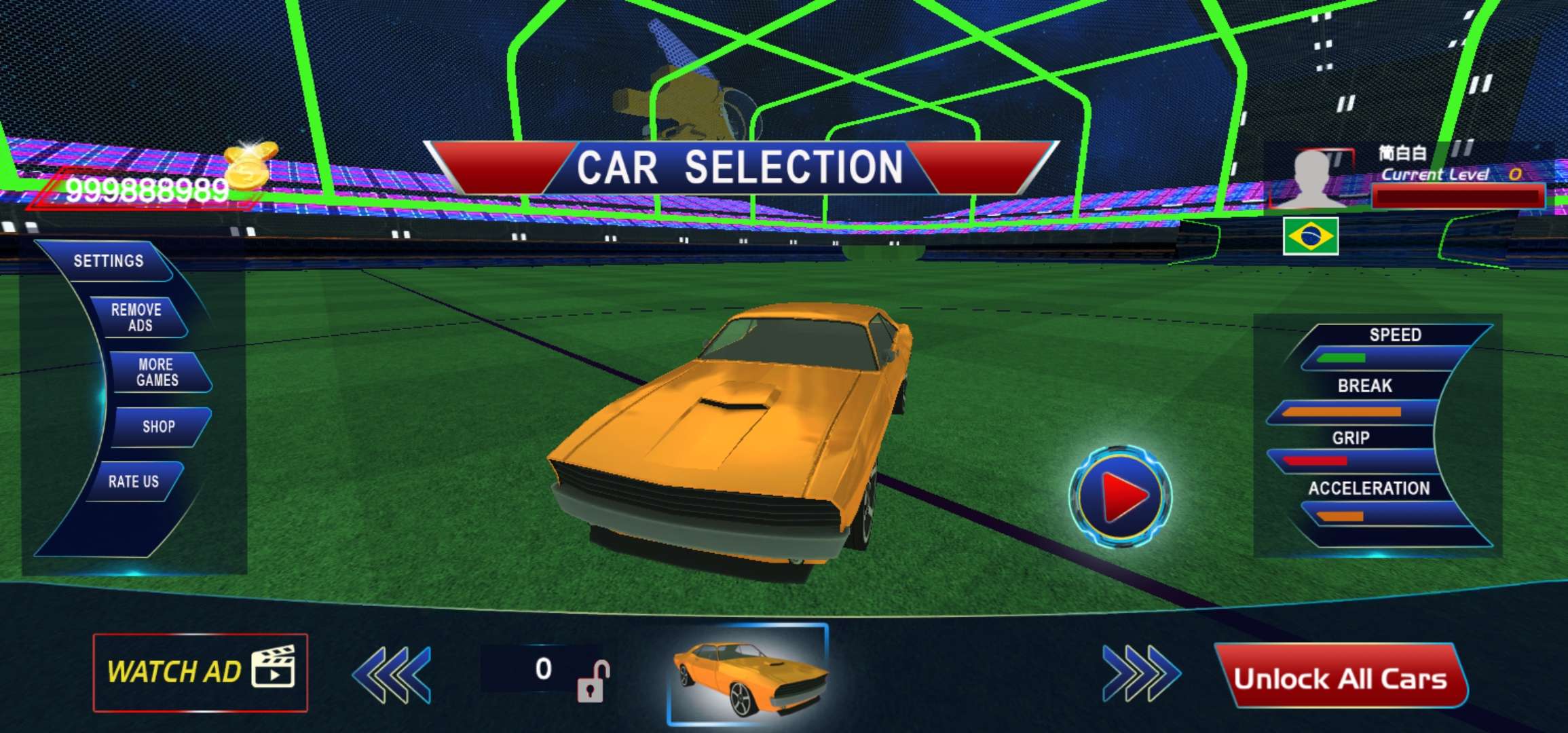
Task: Click the open padlock icon
Action: (x=592, y=681)
